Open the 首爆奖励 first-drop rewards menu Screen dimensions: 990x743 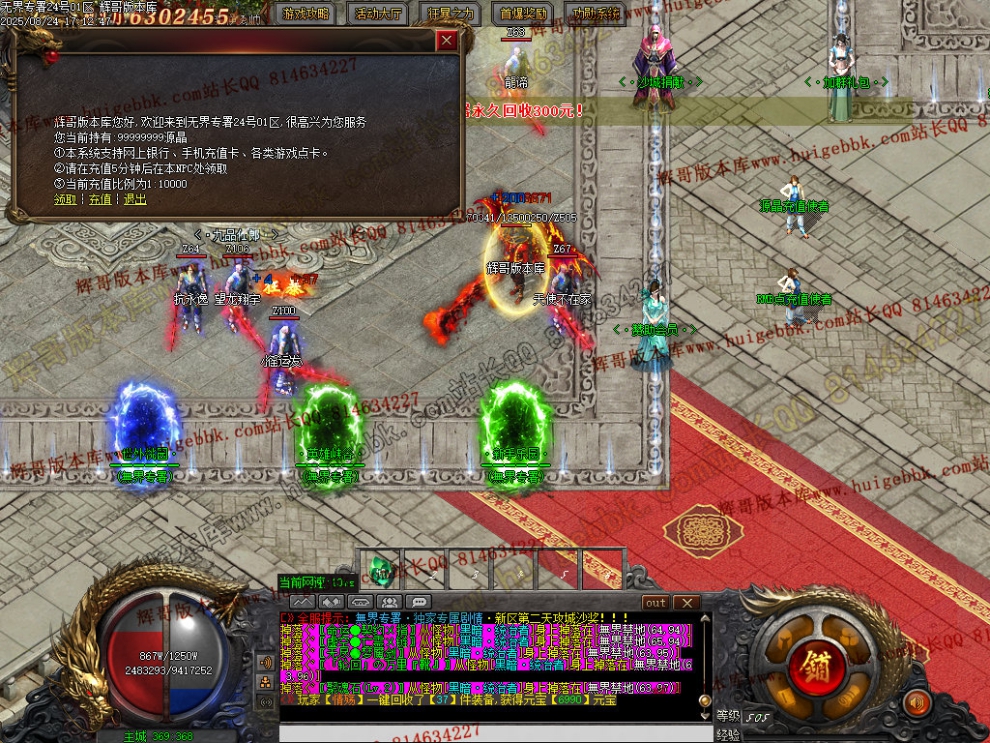(x=521, y=14)
